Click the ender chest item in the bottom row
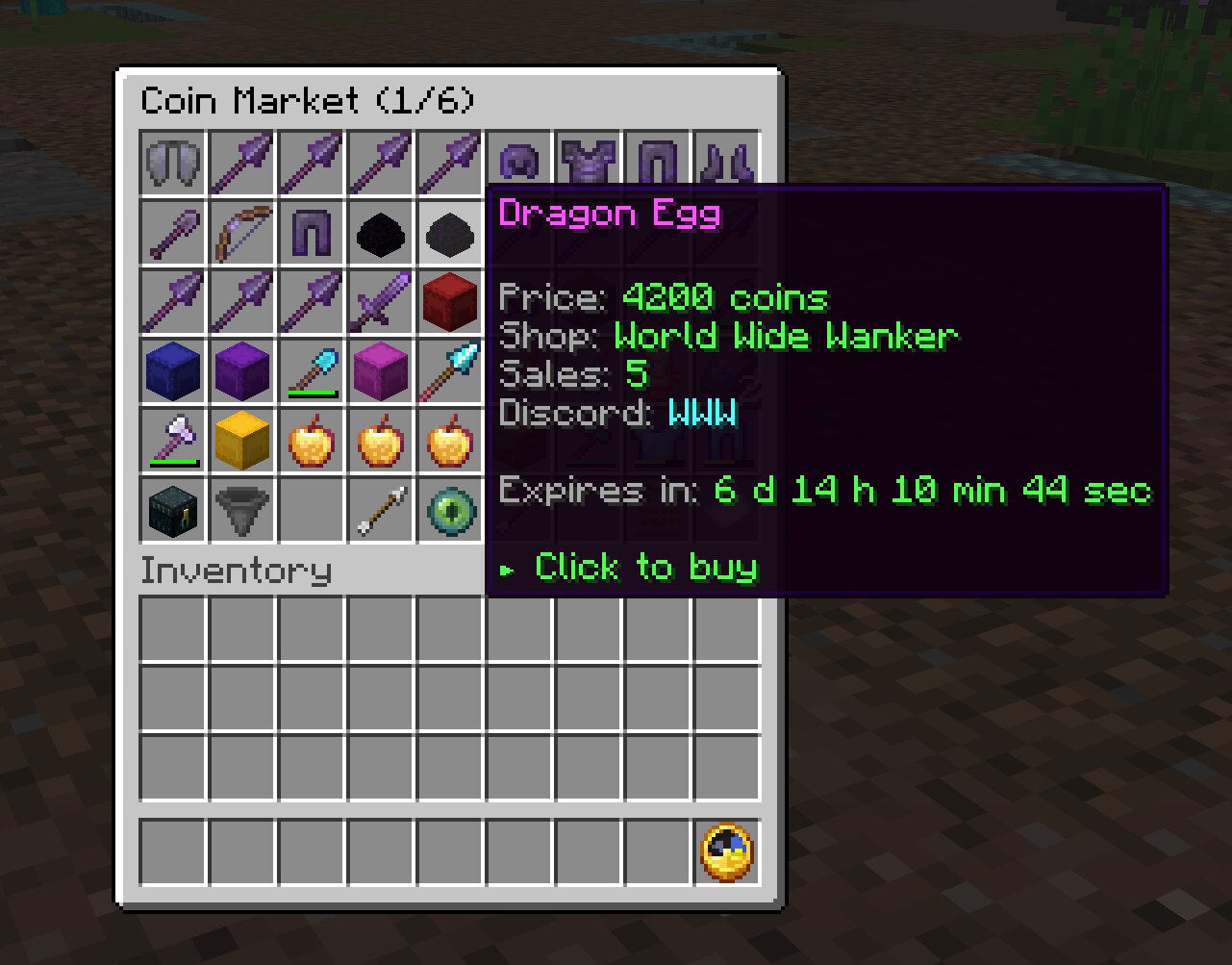Image resolution: width=1232 pixels, height=965 pixels. pyautogui.click(x=173, y=510)
